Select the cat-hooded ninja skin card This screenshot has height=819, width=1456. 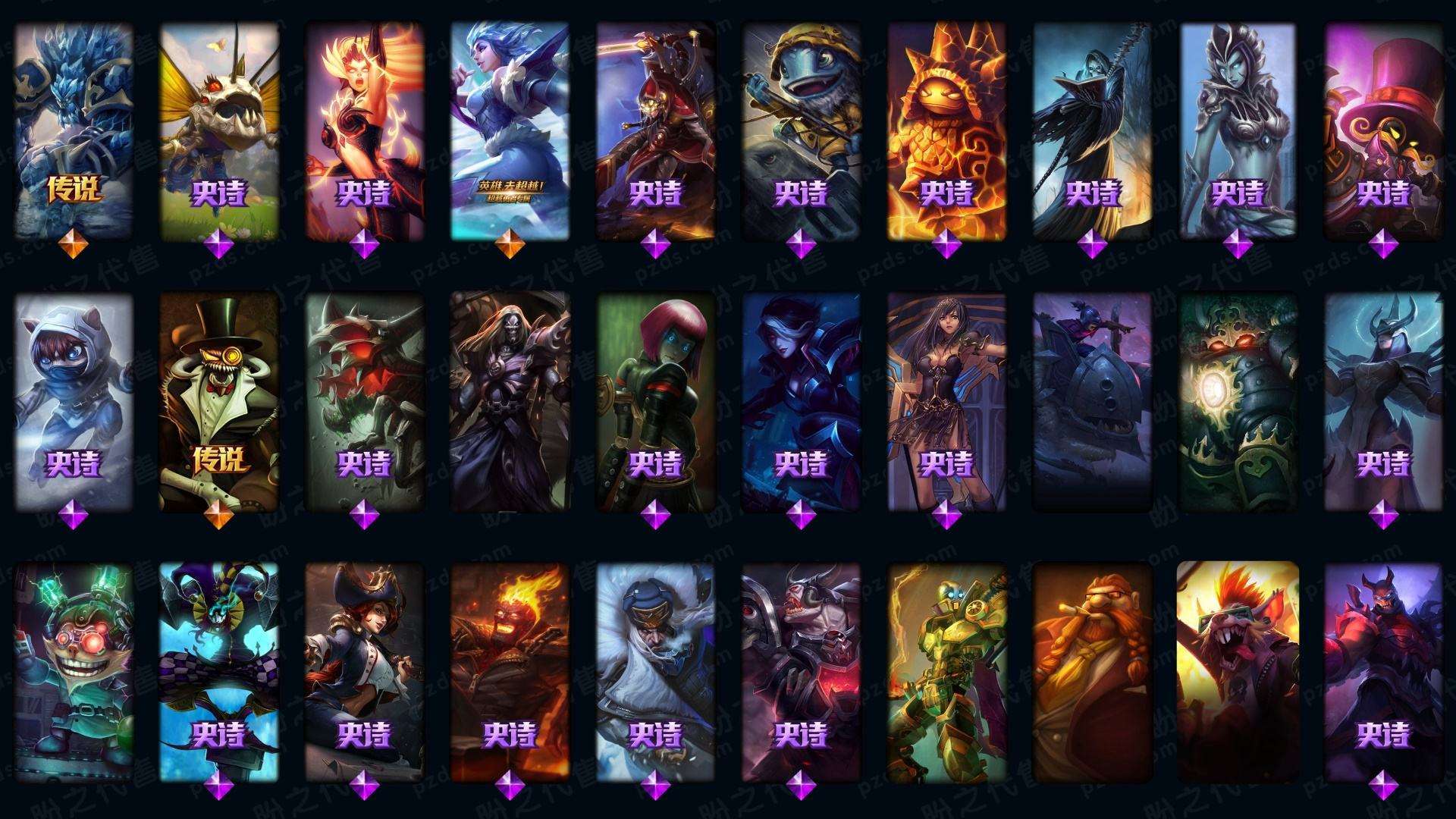(74, 400)
